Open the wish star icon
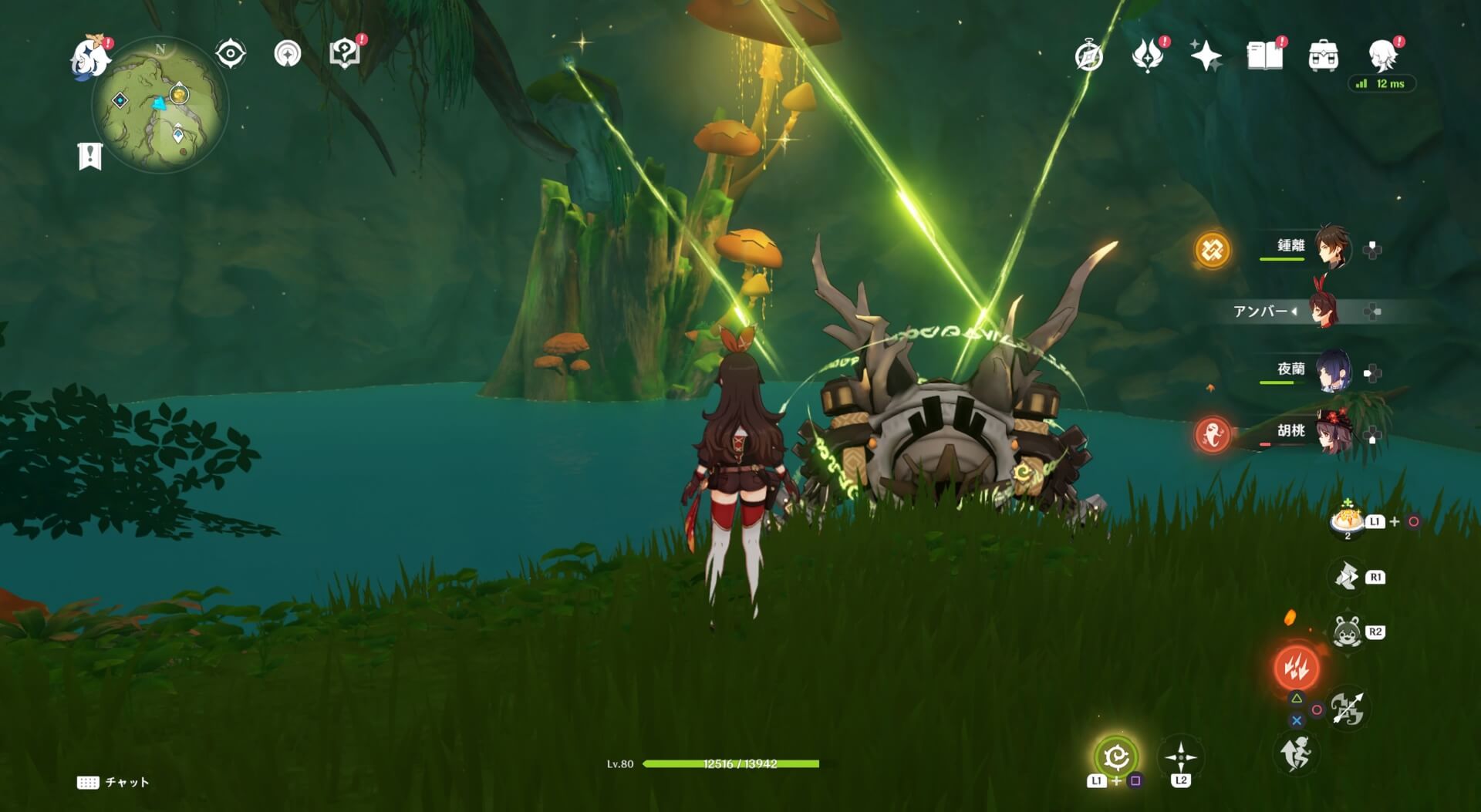The width and height of the screenshot is (1481, 812). pos(1206,56)
